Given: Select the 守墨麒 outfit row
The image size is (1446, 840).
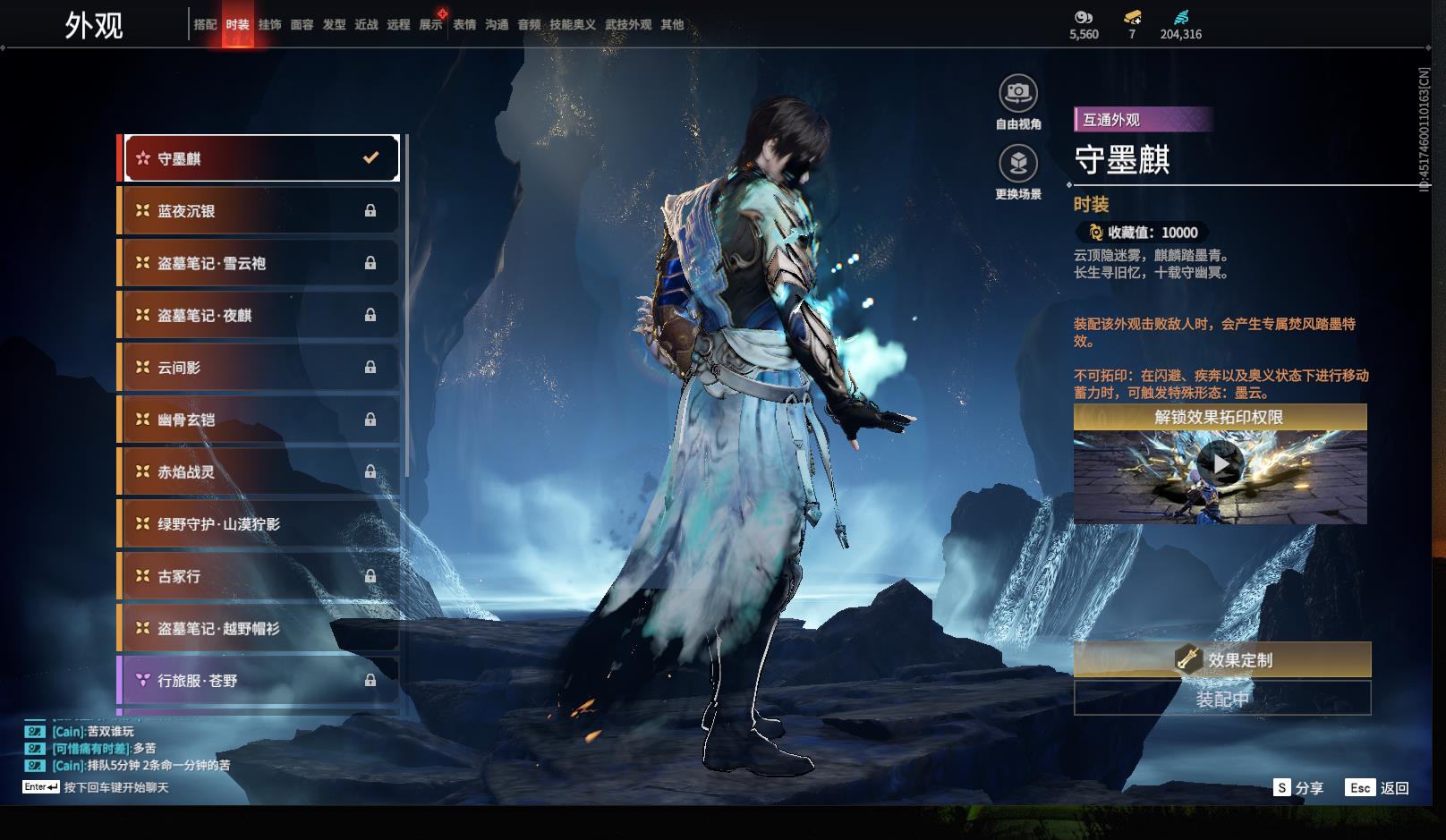Looking at the screenshot, I should tap(260, 158).
